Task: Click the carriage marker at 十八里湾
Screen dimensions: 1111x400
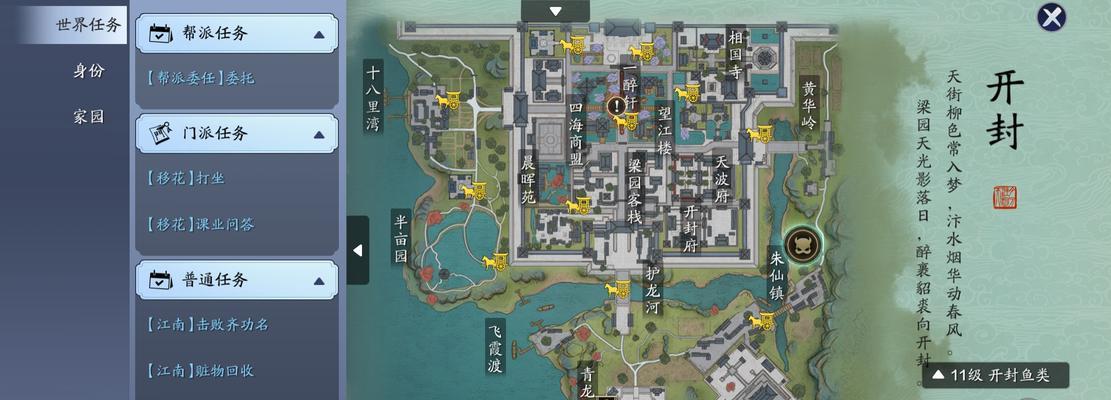Action: pyautogui.click(x=447, y=99)
